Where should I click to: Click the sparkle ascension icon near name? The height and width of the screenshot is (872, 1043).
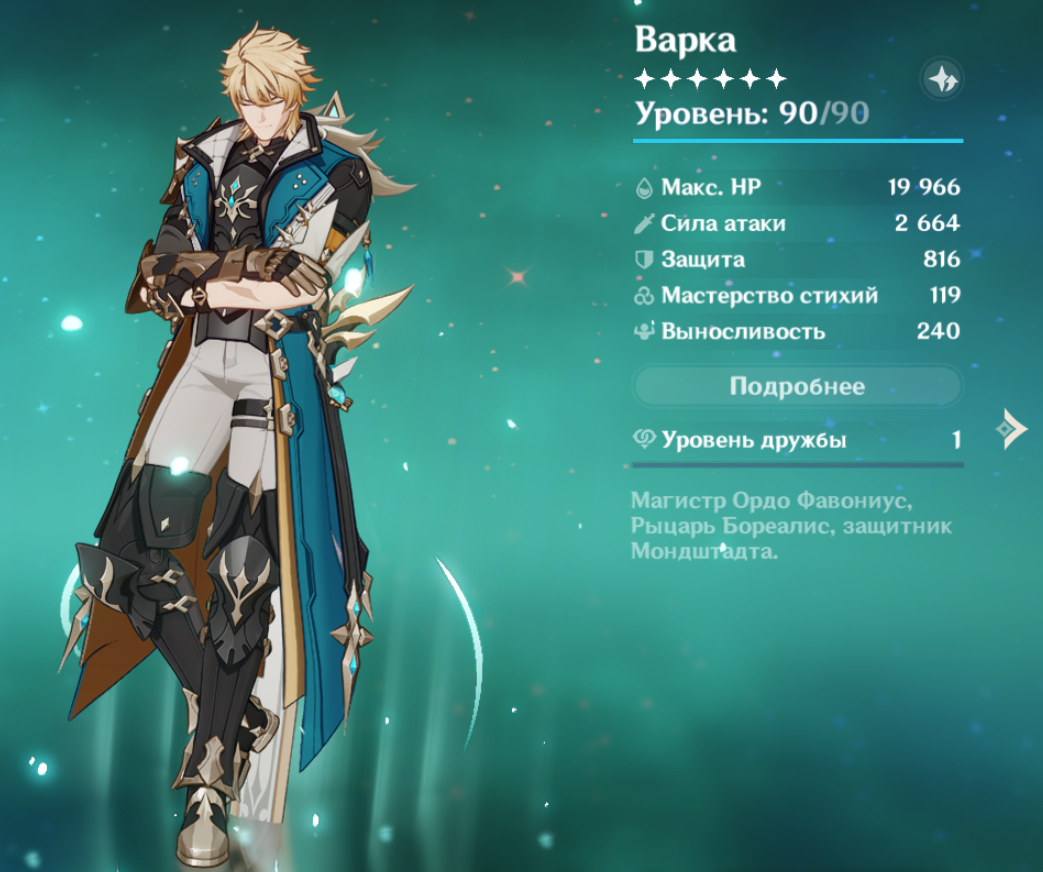point(942,78)
